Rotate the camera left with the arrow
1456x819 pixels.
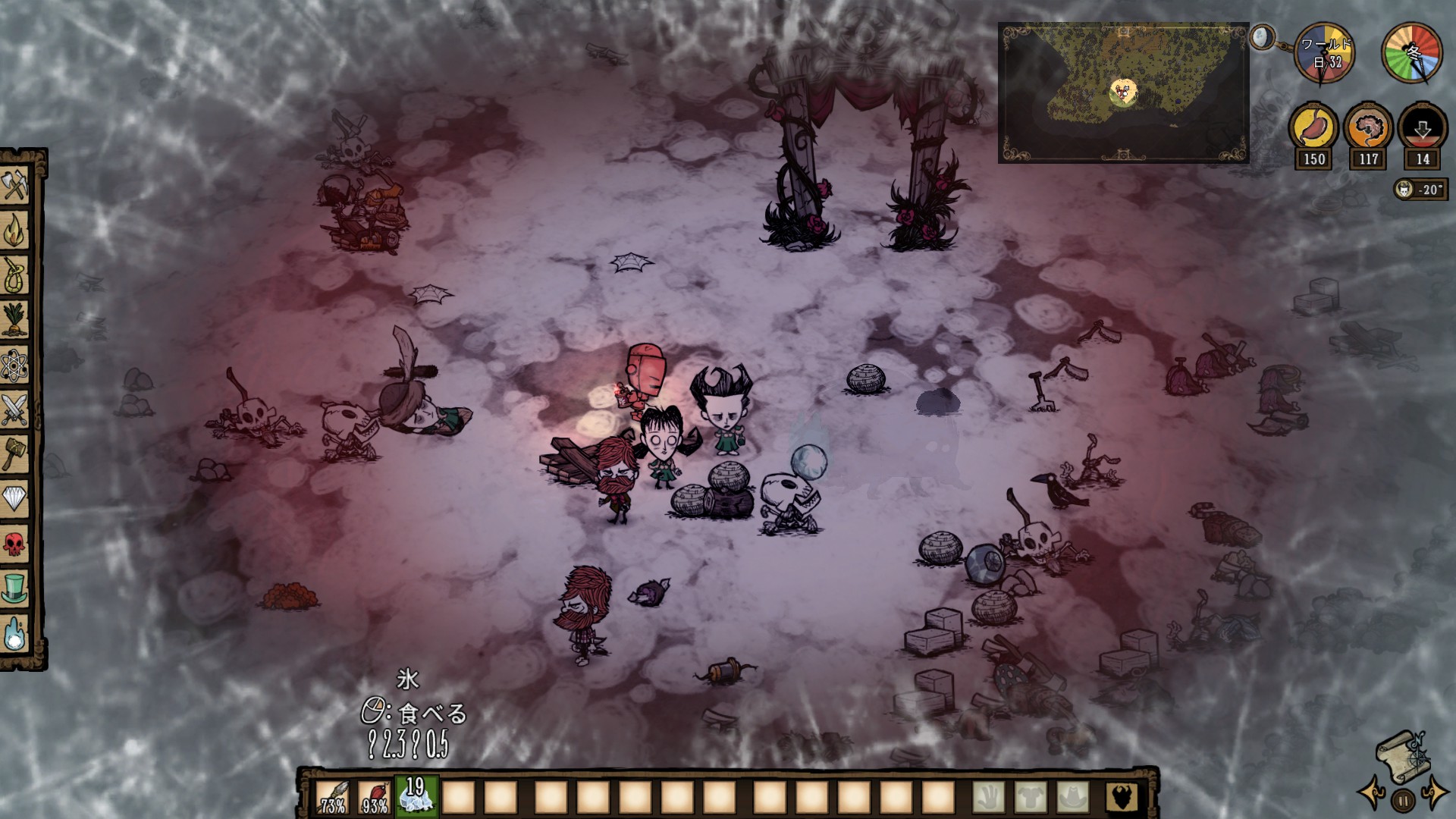point(1372,792)
